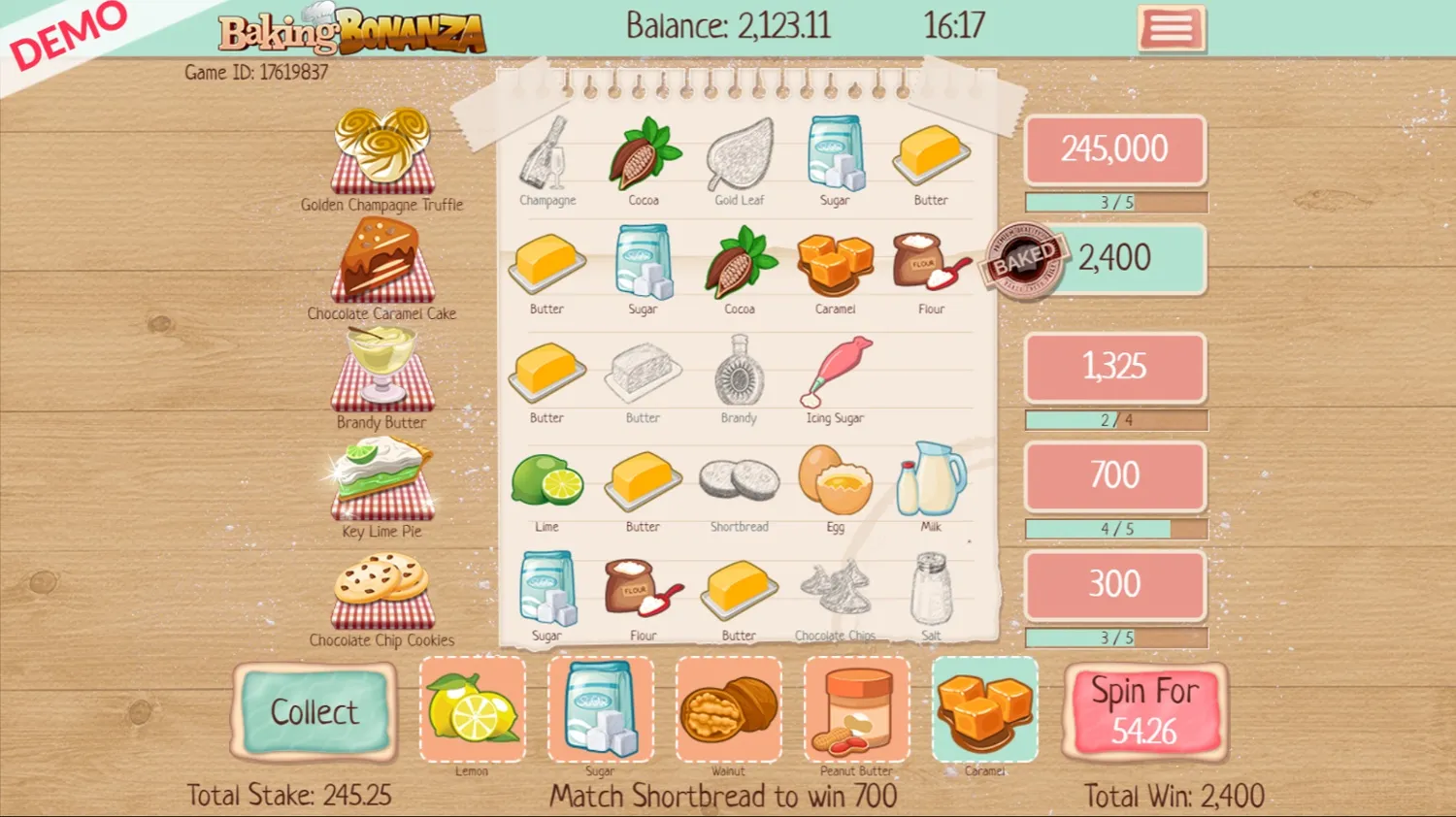Click the Chocolate Chip Cookies recipe icon

tap(383, 592)
